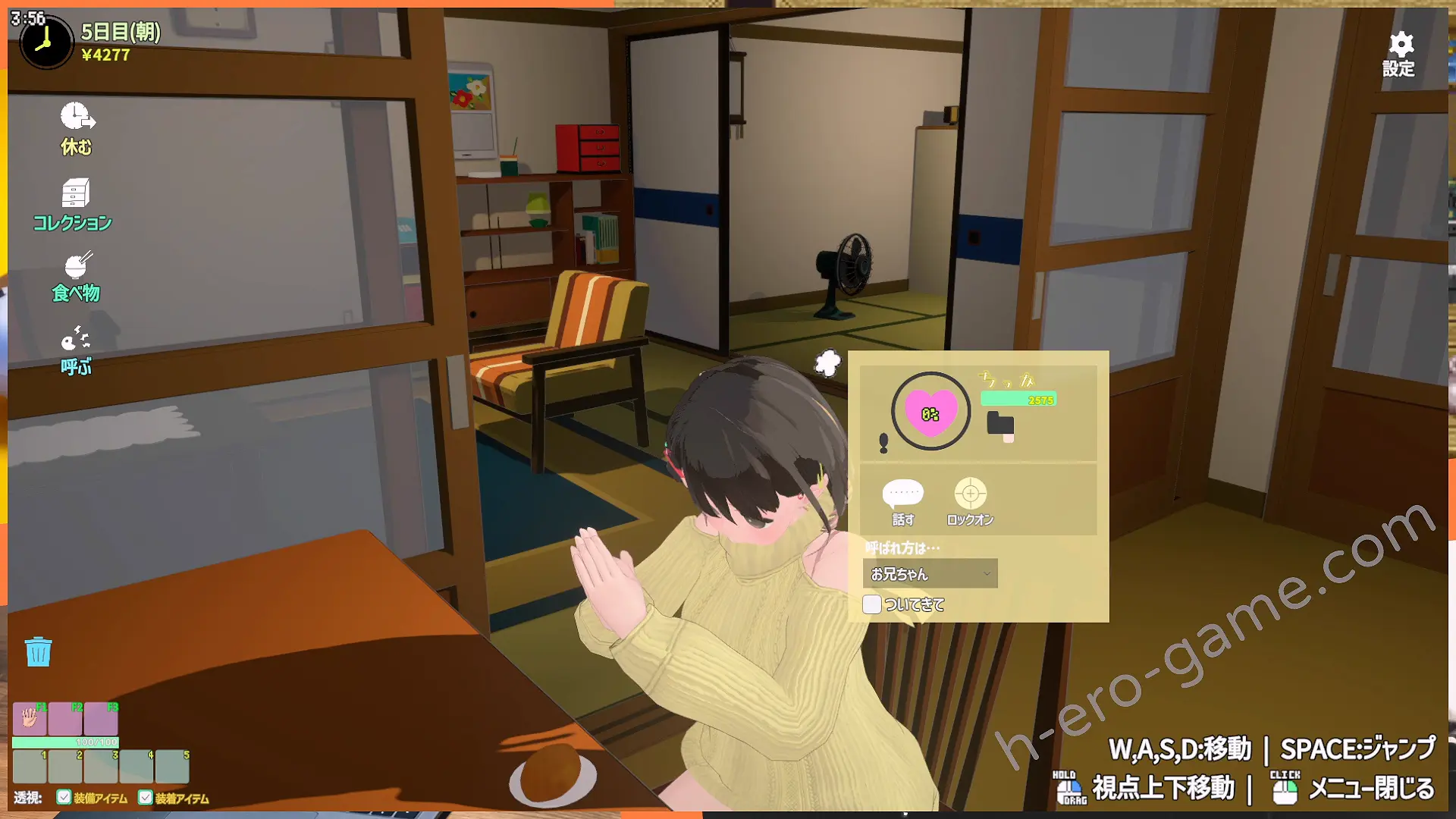Click the pink heart affection gauge

coord(930,413)
